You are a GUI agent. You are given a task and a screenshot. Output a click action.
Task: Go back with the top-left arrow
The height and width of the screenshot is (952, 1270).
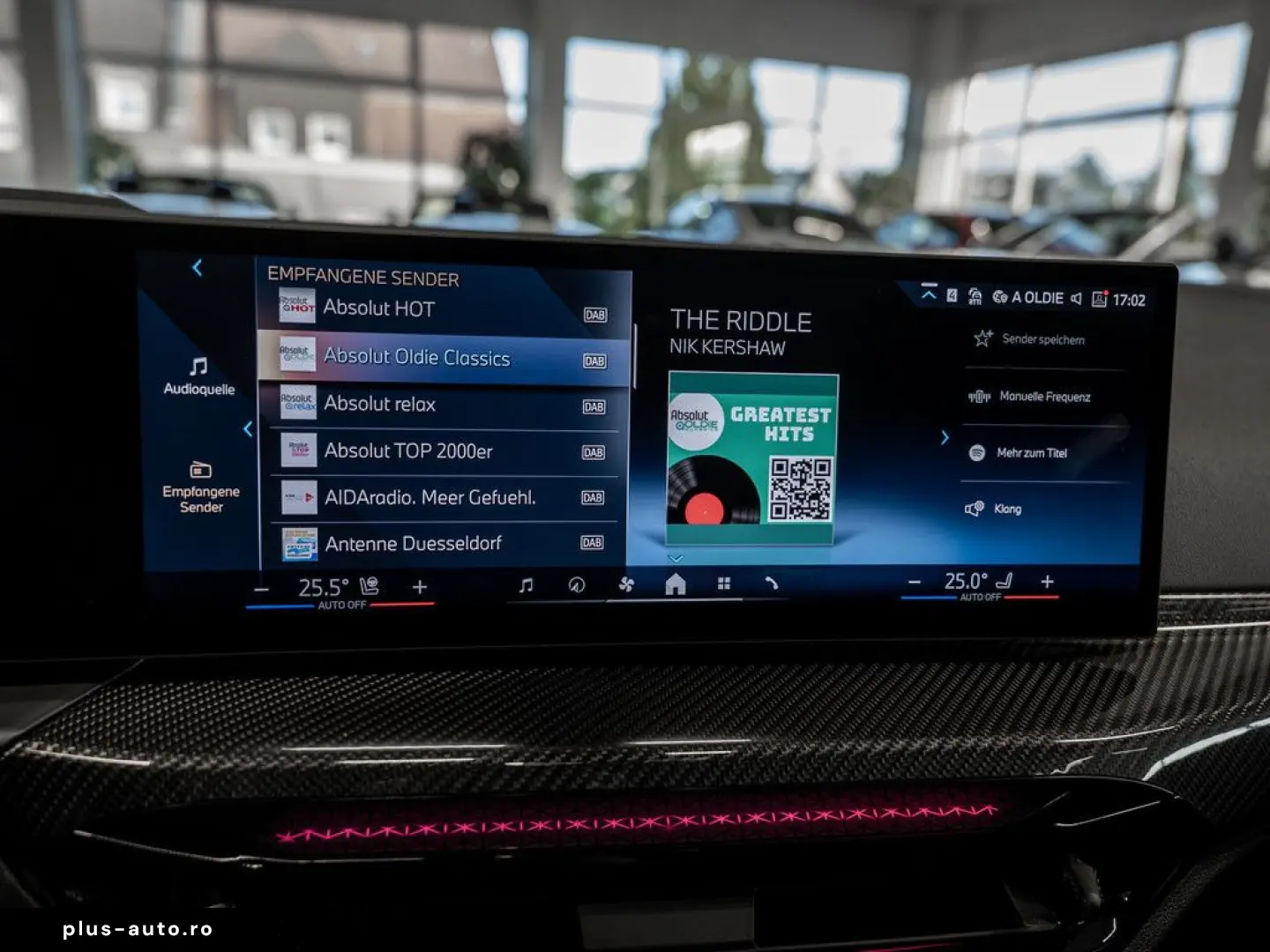198,268
